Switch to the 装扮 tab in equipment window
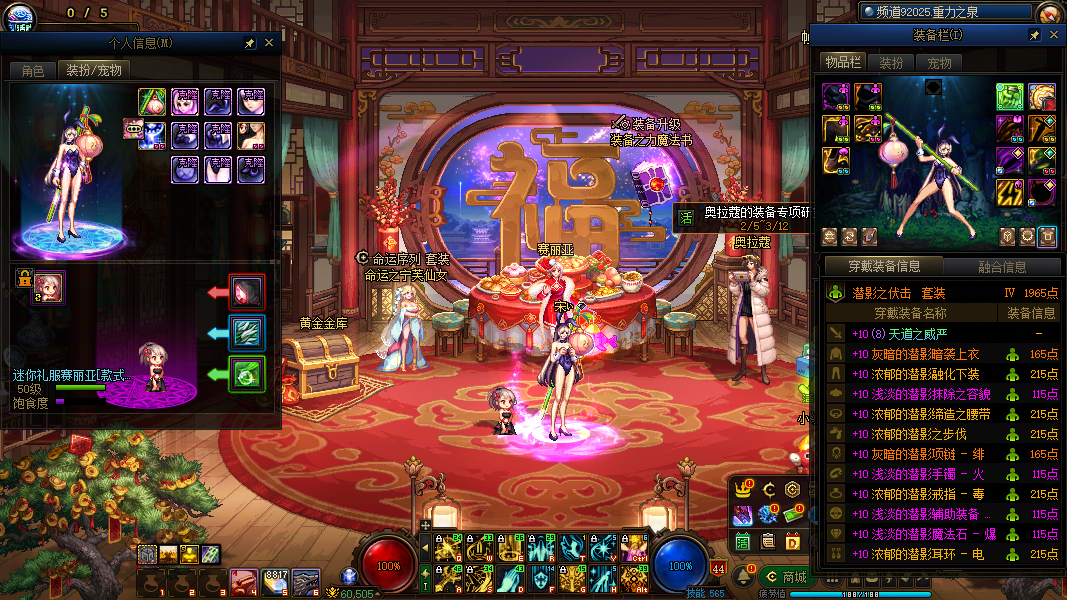 pyautogui.click(x=891, y=62)
